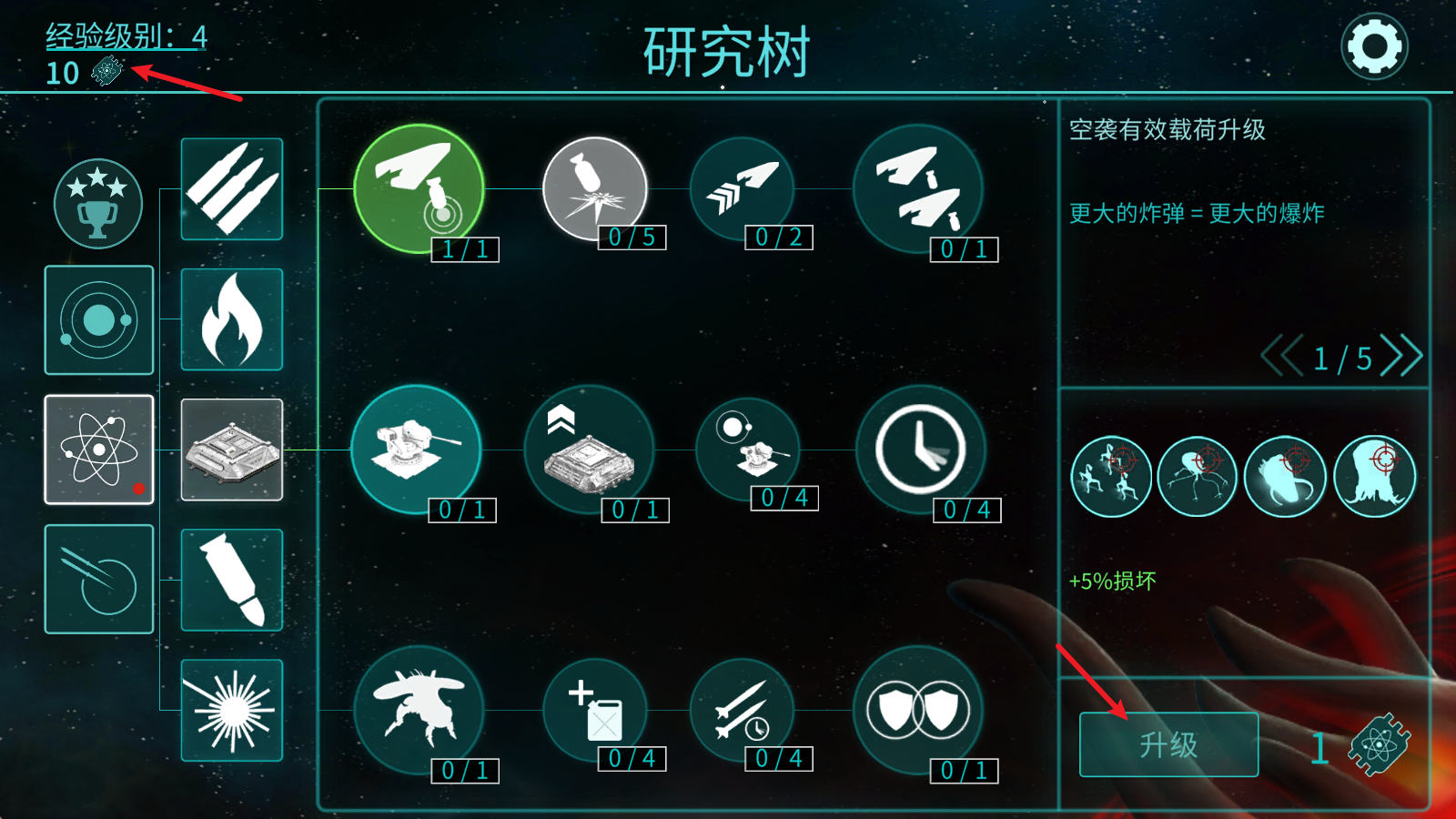Screen dimensions: 1456x819
Task: Open the orbital turret research node
Action: [x=748, y=449]
